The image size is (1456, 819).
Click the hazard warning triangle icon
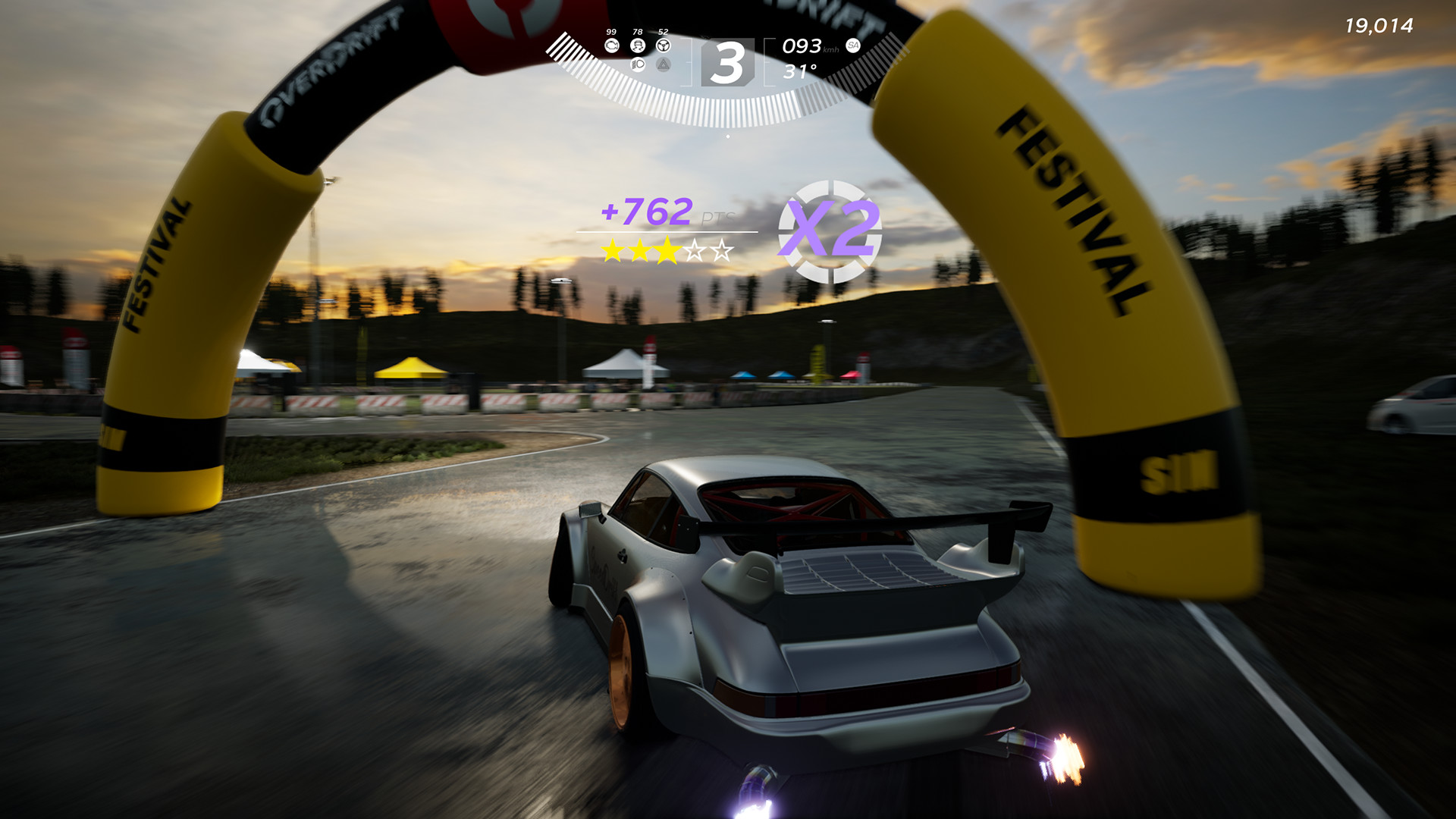coord(663,66)
